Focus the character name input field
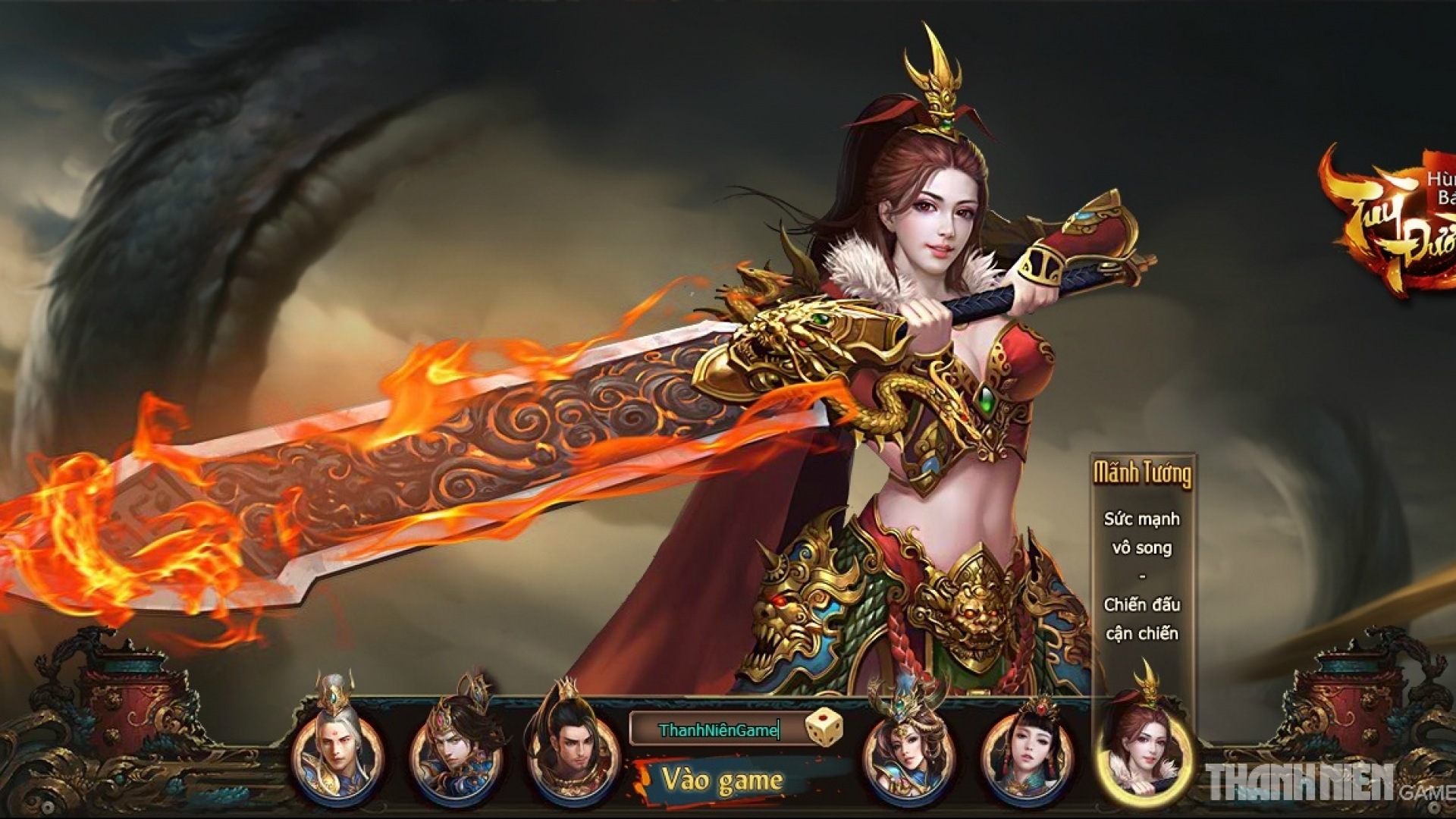 pos(717,730)
